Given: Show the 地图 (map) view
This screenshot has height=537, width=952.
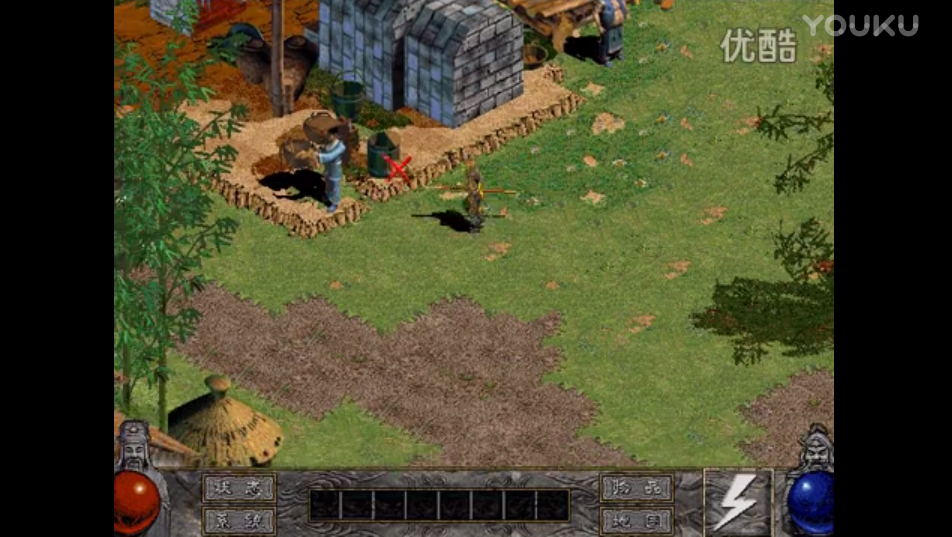Looking at the screenshot, I should (x=636, y=520).
